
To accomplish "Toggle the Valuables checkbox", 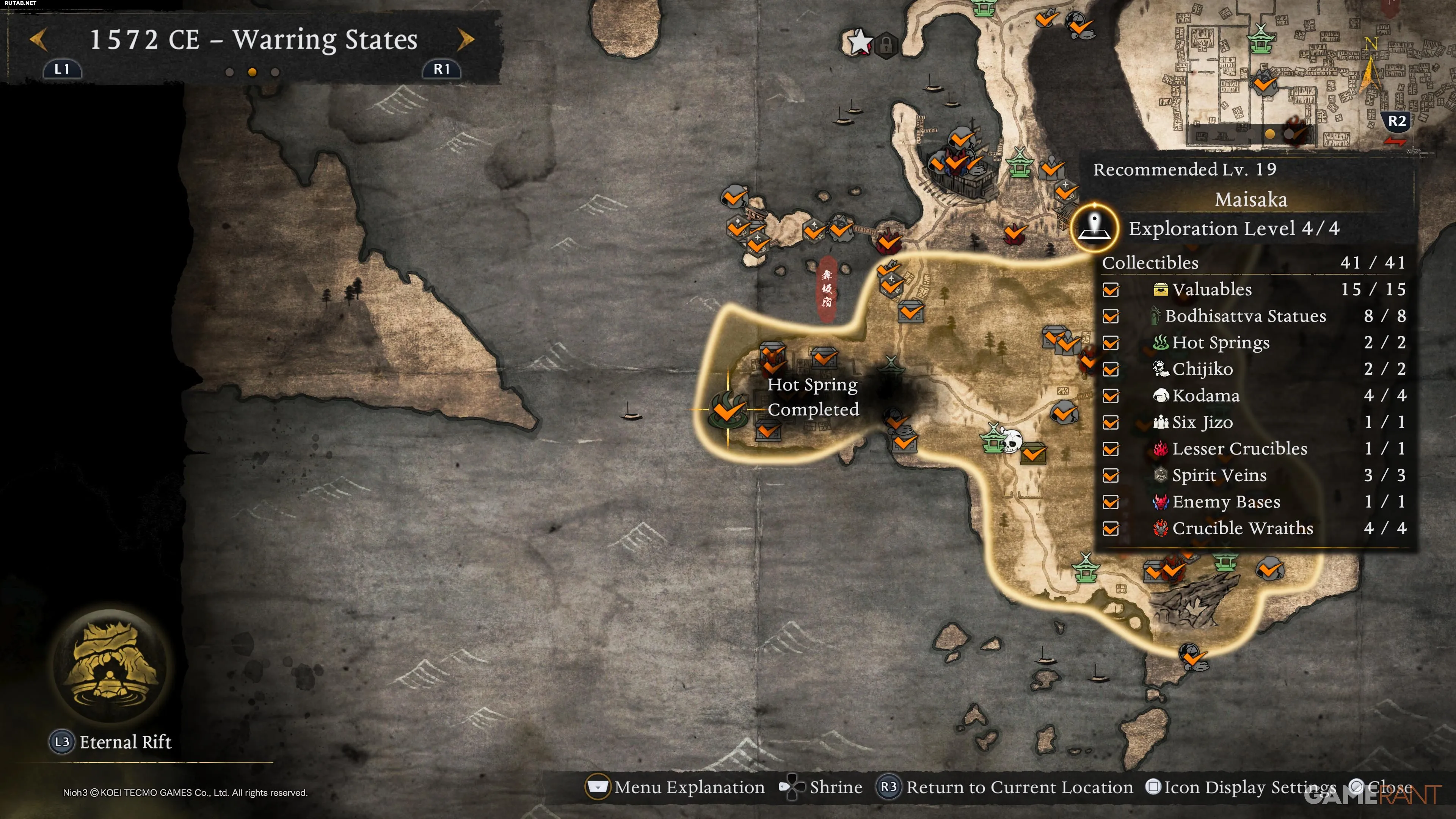I will coord(1111,290).
